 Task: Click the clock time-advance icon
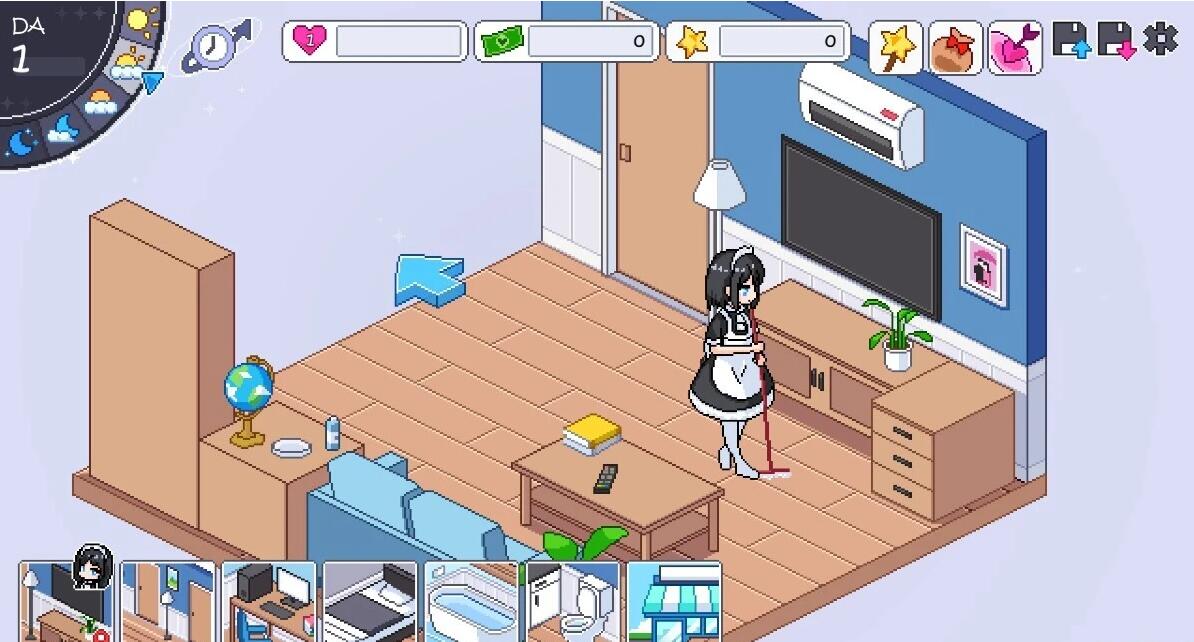tap(214, 46)
